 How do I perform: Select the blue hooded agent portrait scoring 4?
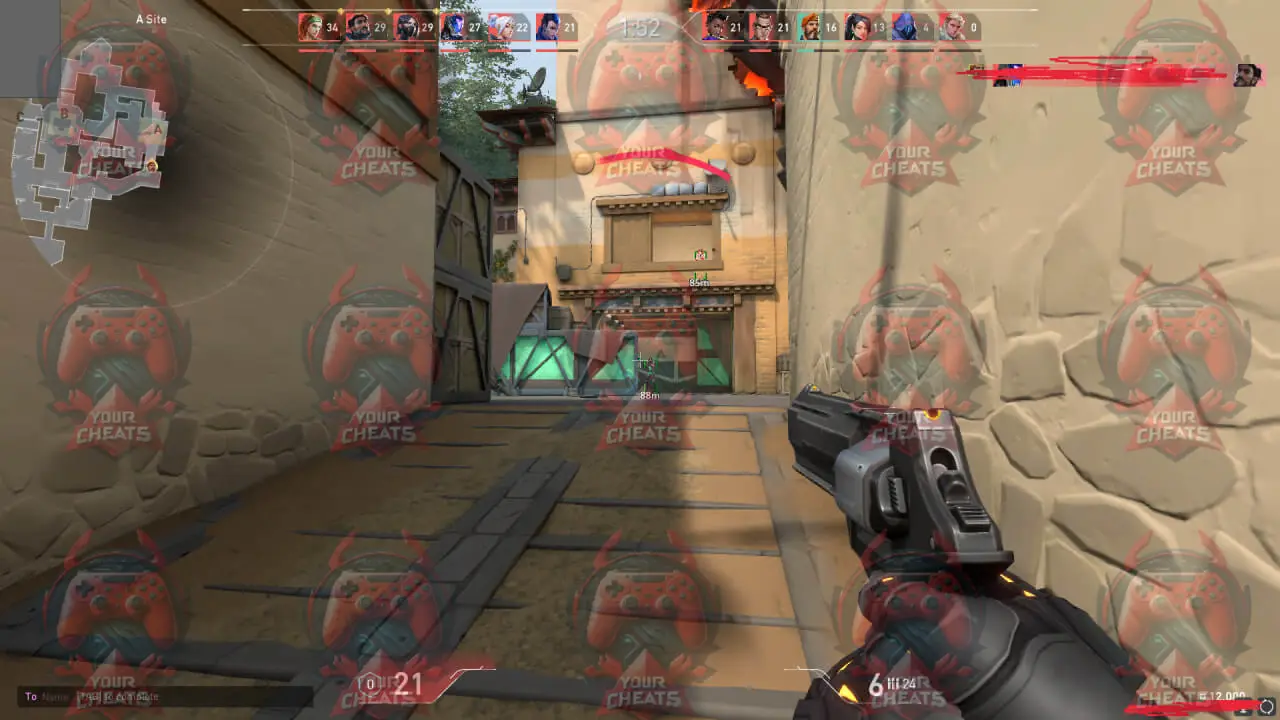904,27
